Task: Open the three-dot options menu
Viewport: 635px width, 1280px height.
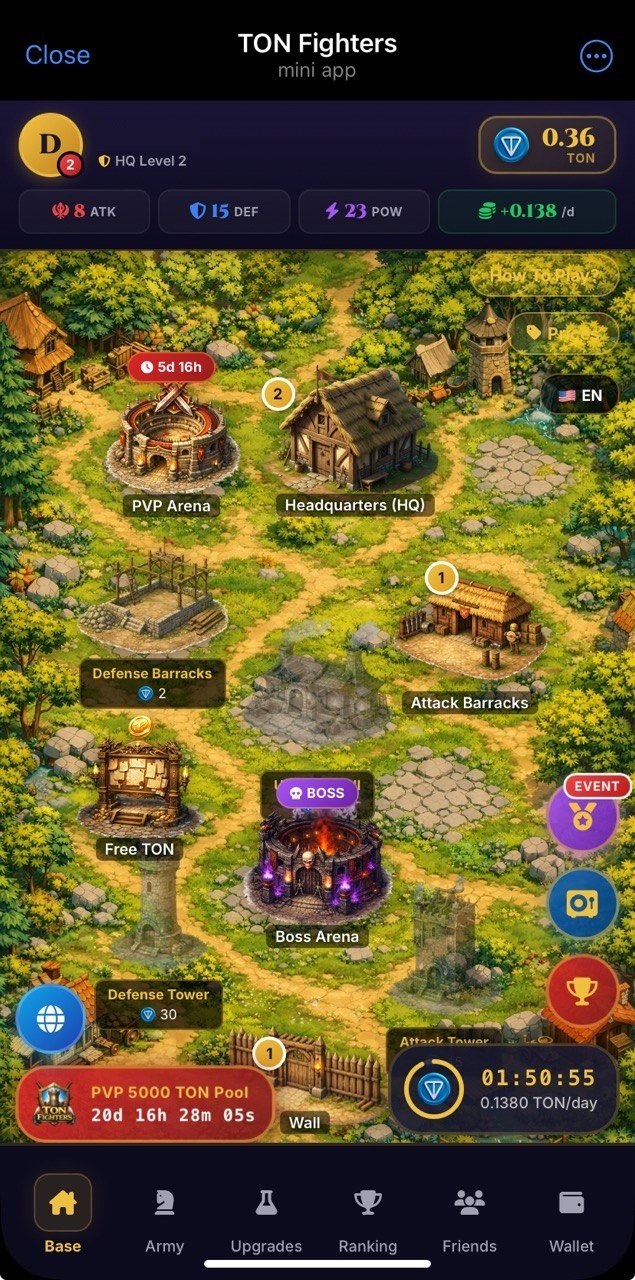Action: (x=595, y=55)
